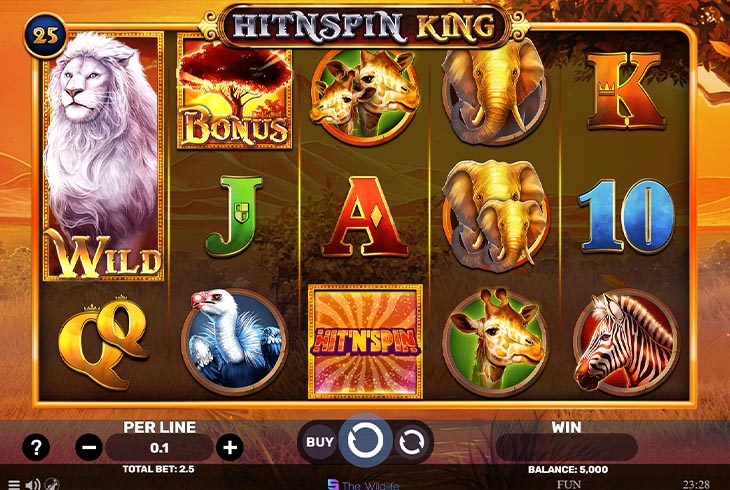Open the help question mark
This screenshot has height=490, width=730.
pyautogui.click(x=36, y=447)
